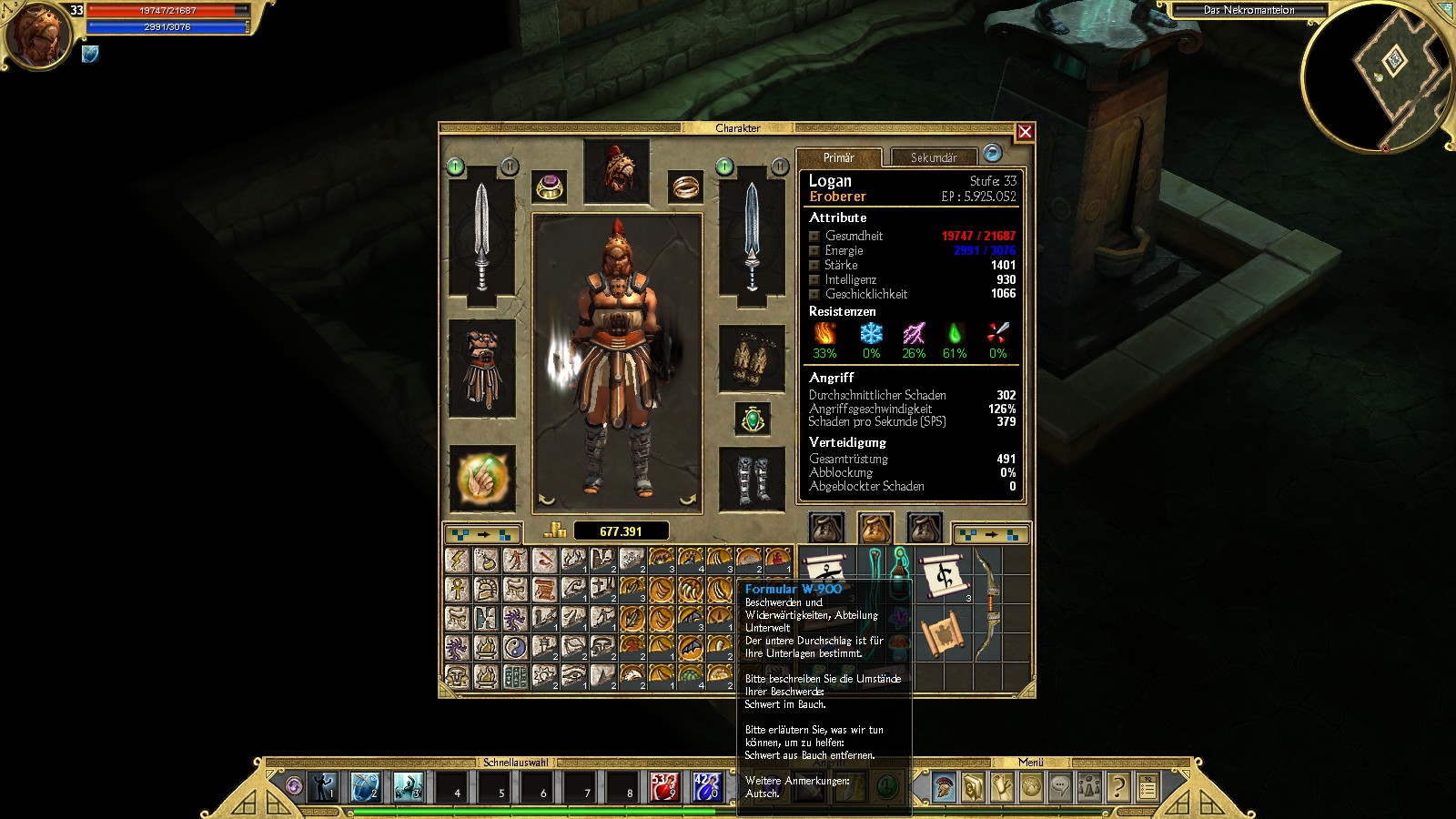
Task: Open the quest scroll hand icon
Action: click(1001, 787)
